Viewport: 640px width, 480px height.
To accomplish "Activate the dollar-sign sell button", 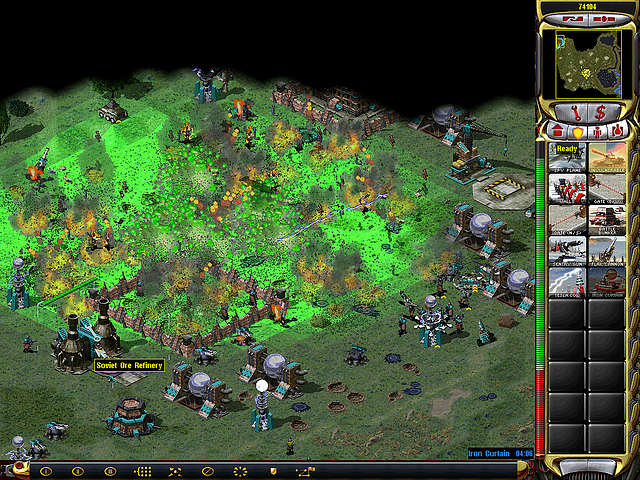I will (x=601, y=112).
